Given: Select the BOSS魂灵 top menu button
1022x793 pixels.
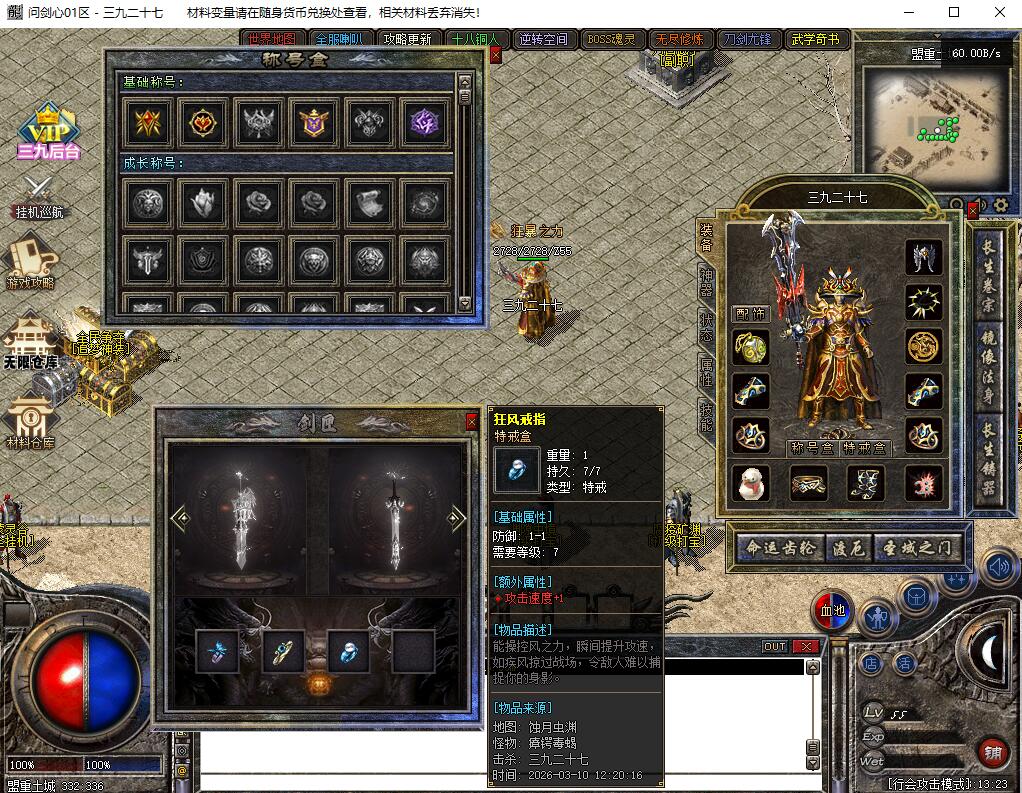Looking at the screenshot, I should (610, 40).
